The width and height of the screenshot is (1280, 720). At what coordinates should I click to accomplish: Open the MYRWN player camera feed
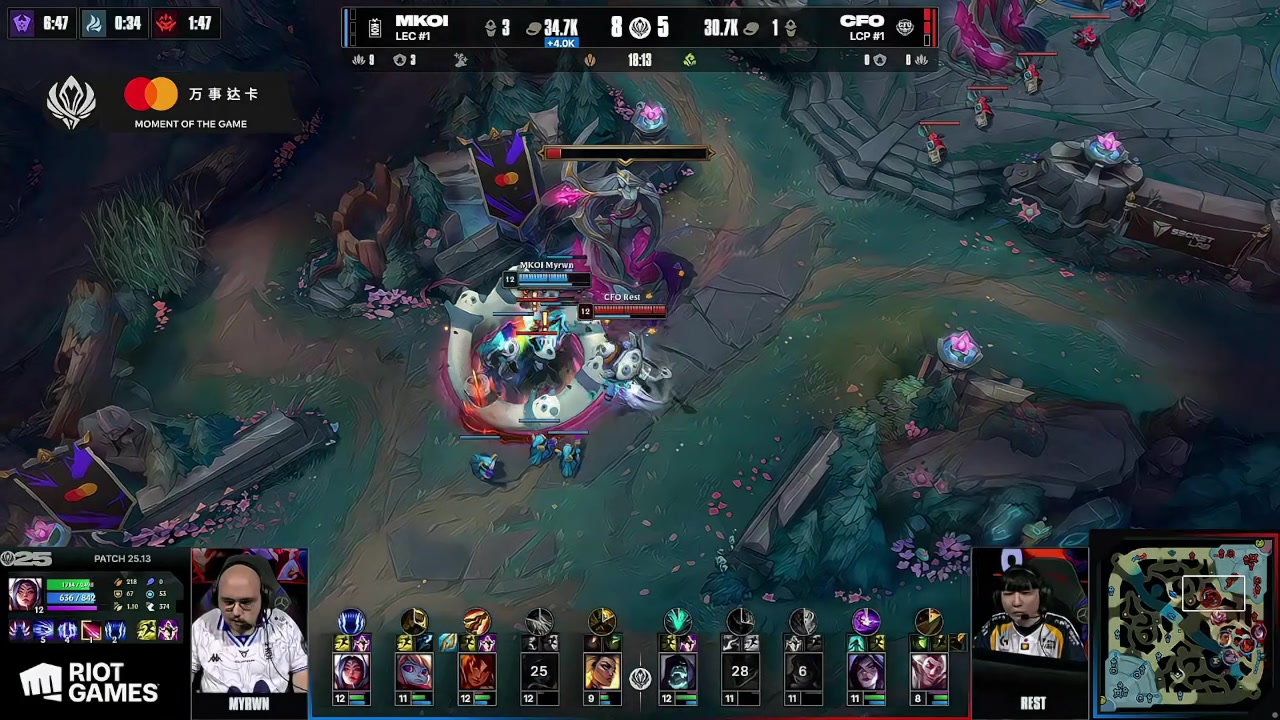click(x=249, y=620)
